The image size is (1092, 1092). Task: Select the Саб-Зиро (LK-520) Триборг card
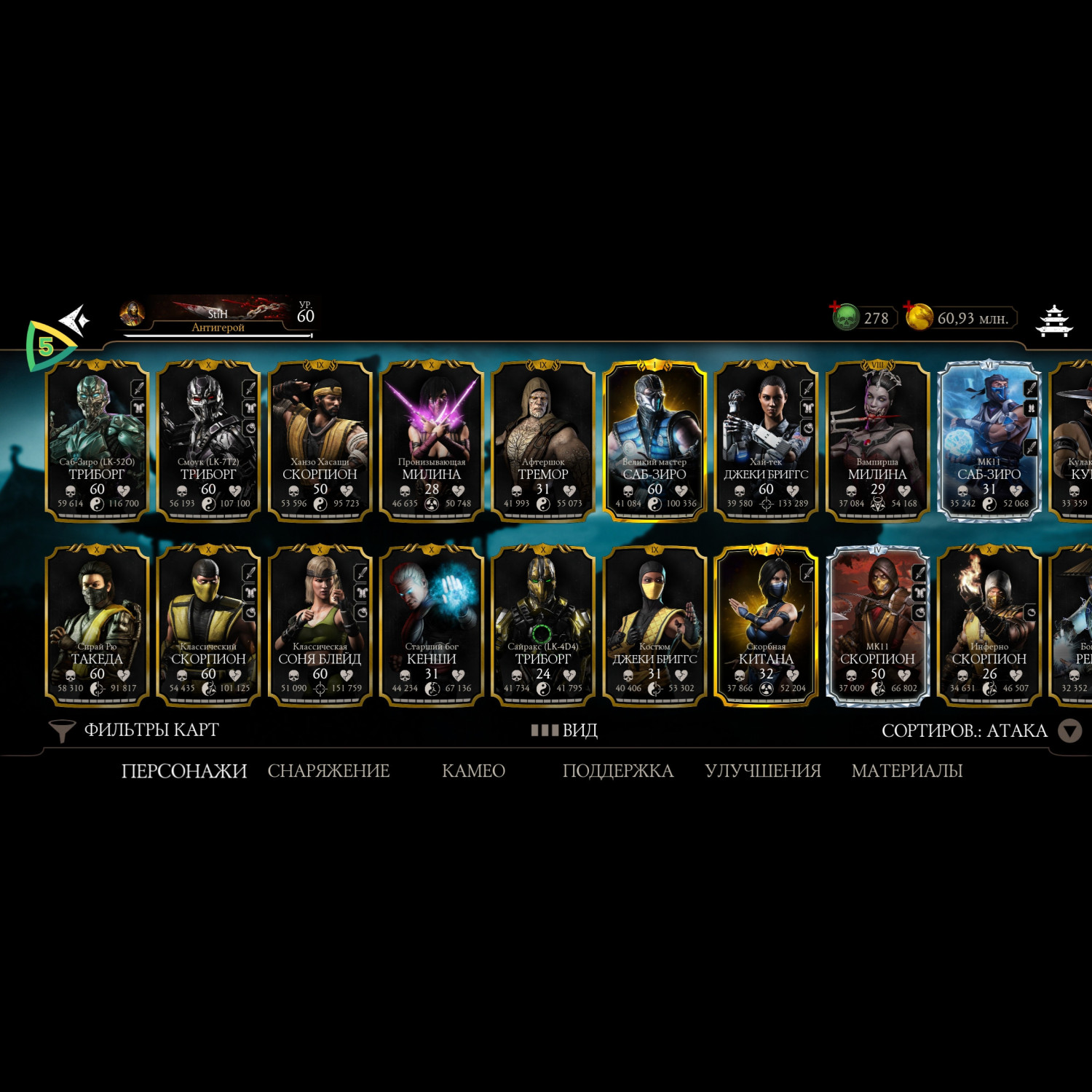[97, 440]
